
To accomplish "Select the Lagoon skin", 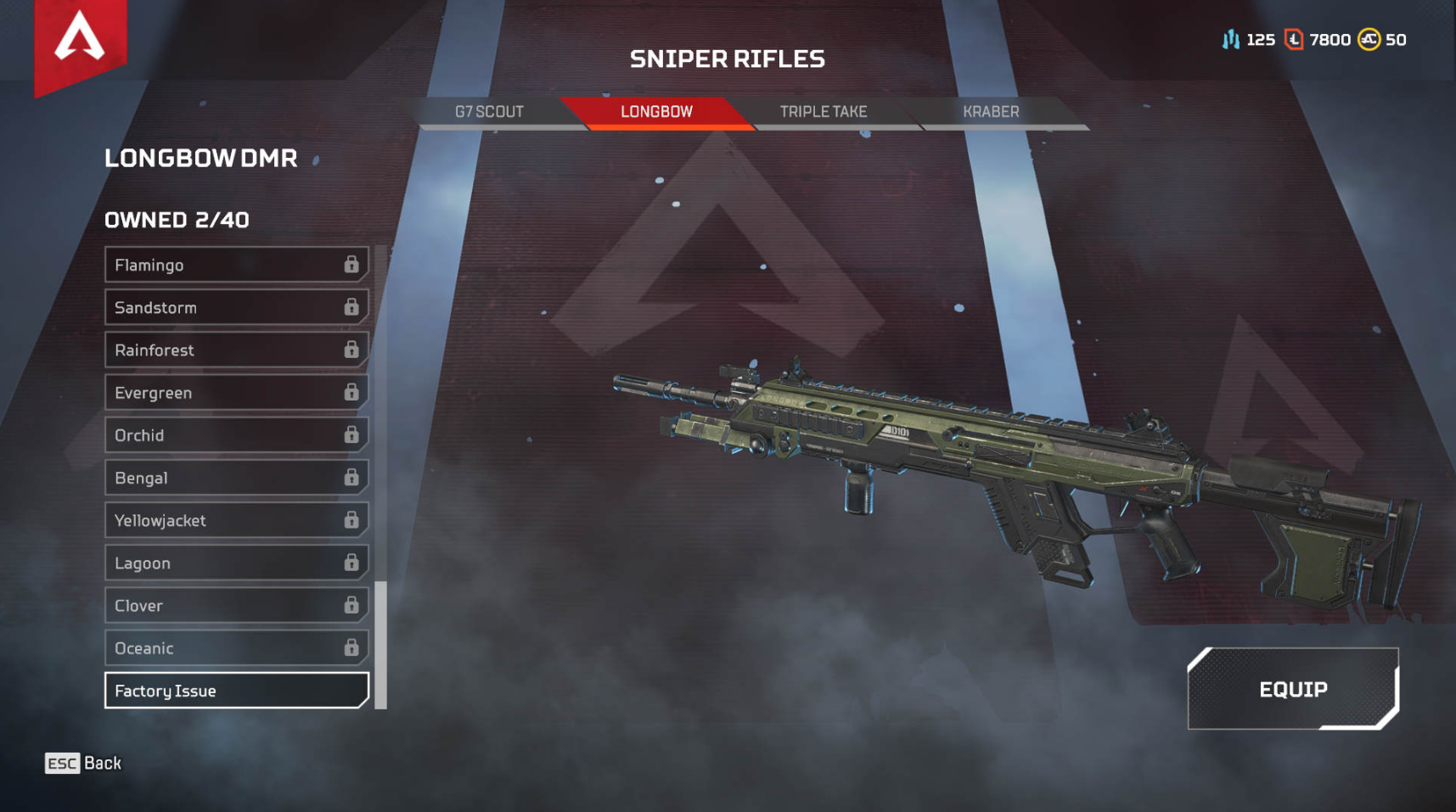I will [x=236, y=563].
